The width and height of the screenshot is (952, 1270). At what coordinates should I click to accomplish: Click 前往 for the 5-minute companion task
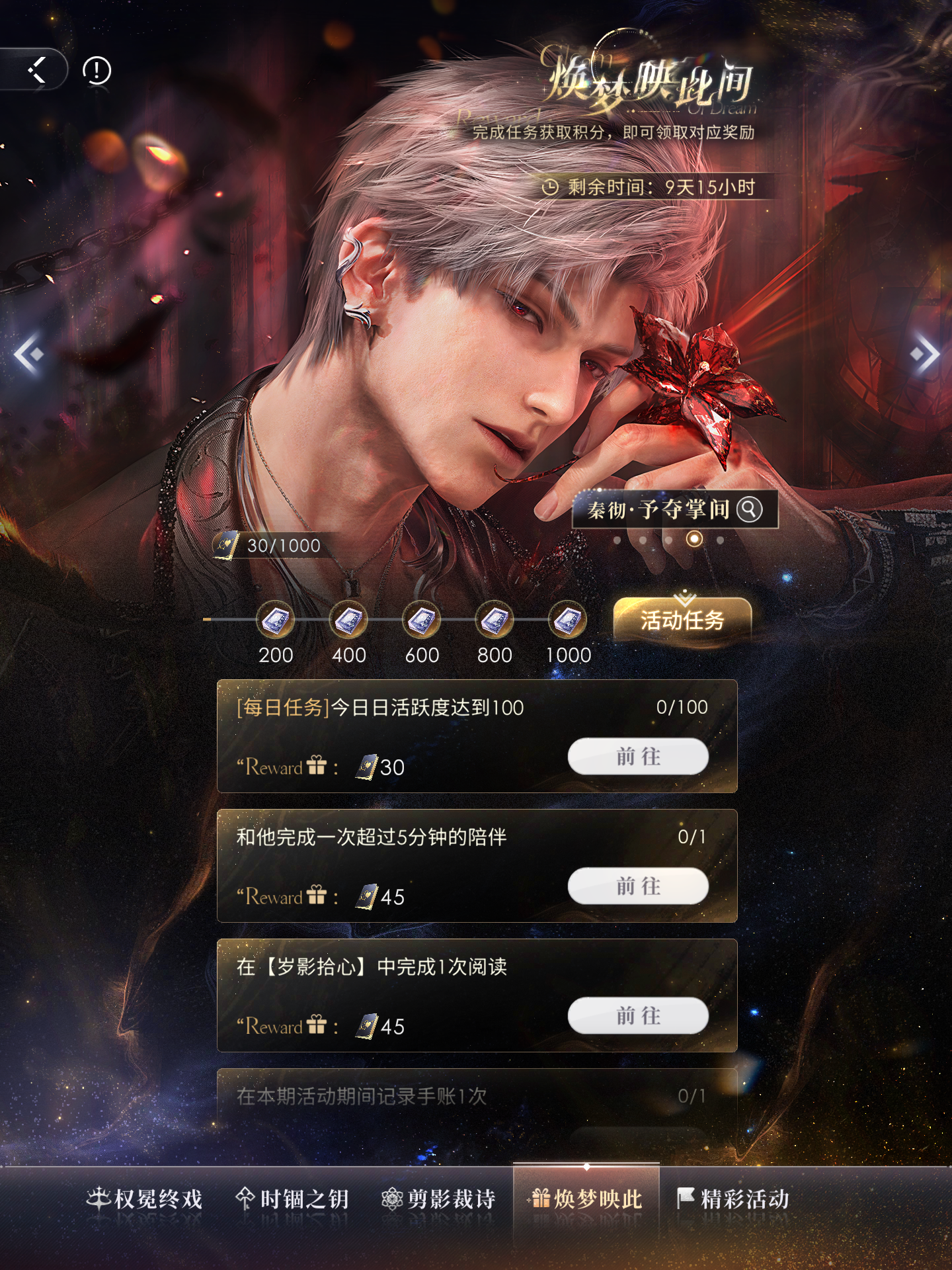(638, 886)
